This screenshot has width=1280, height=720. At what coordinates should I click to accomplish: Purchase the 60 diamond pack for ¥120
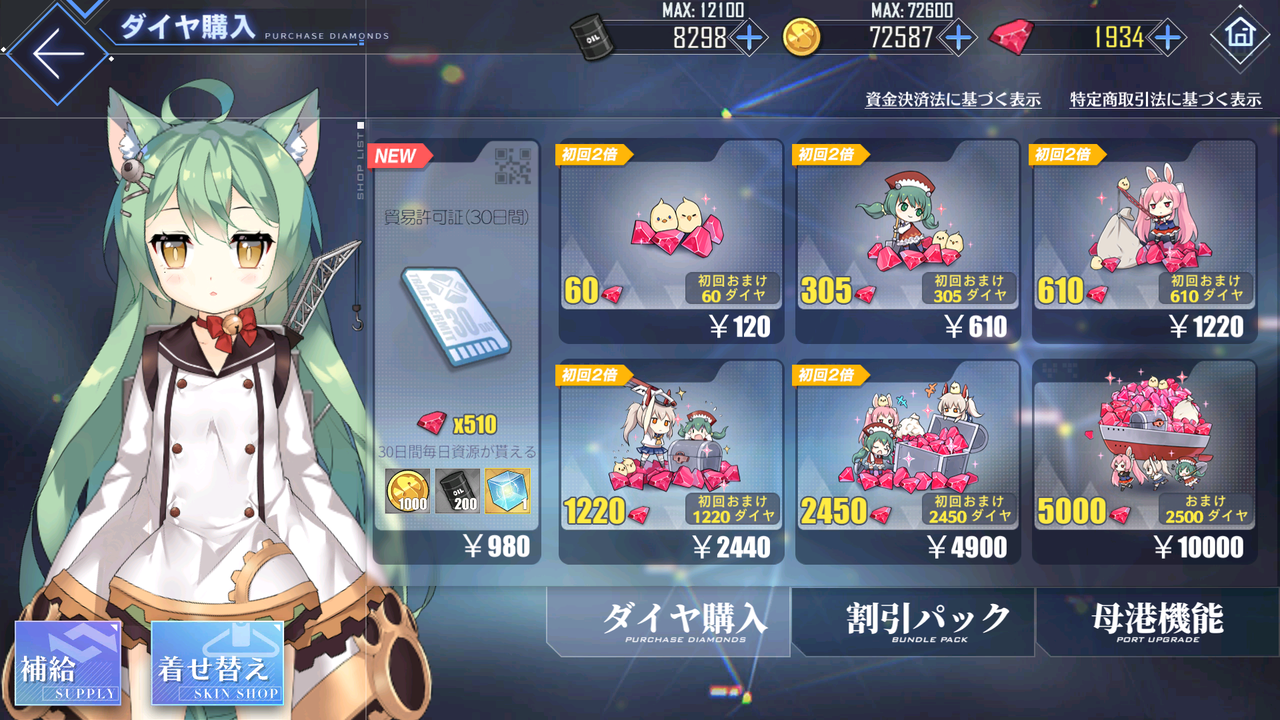671,240
